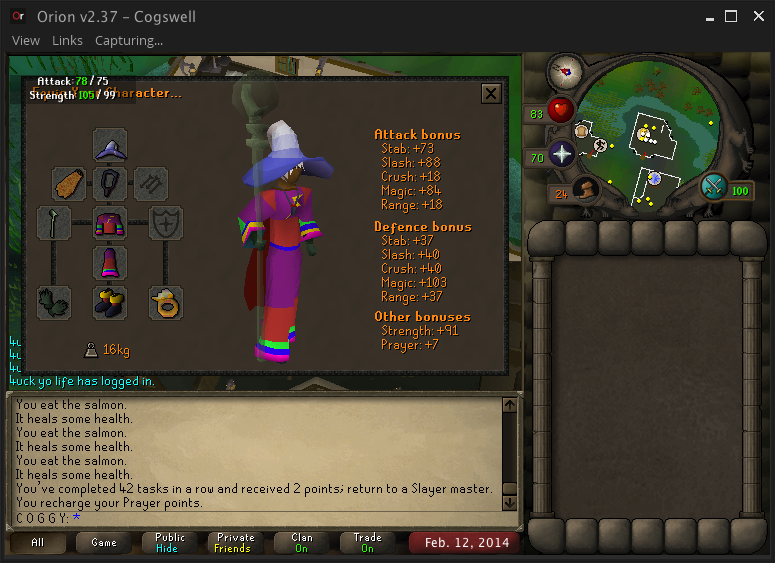This screenshot has height=563, width=775.
Task: Open the Clan chat tab
Action: pos(301,543)
